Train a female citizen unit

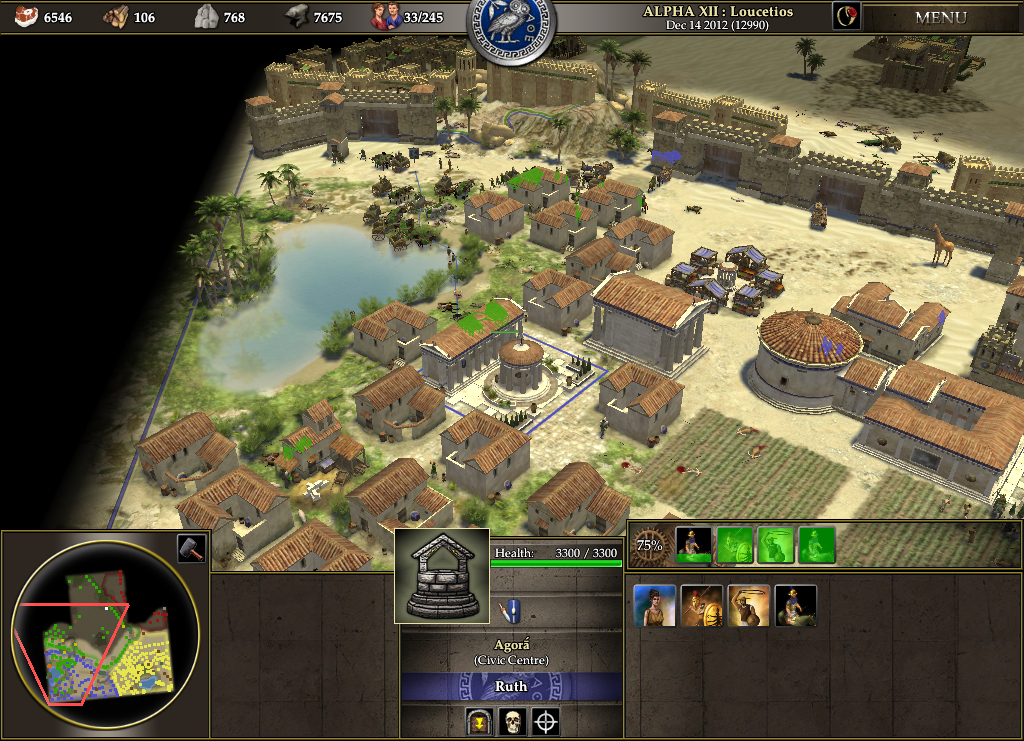pyautogui.click(x=655, y=606)
